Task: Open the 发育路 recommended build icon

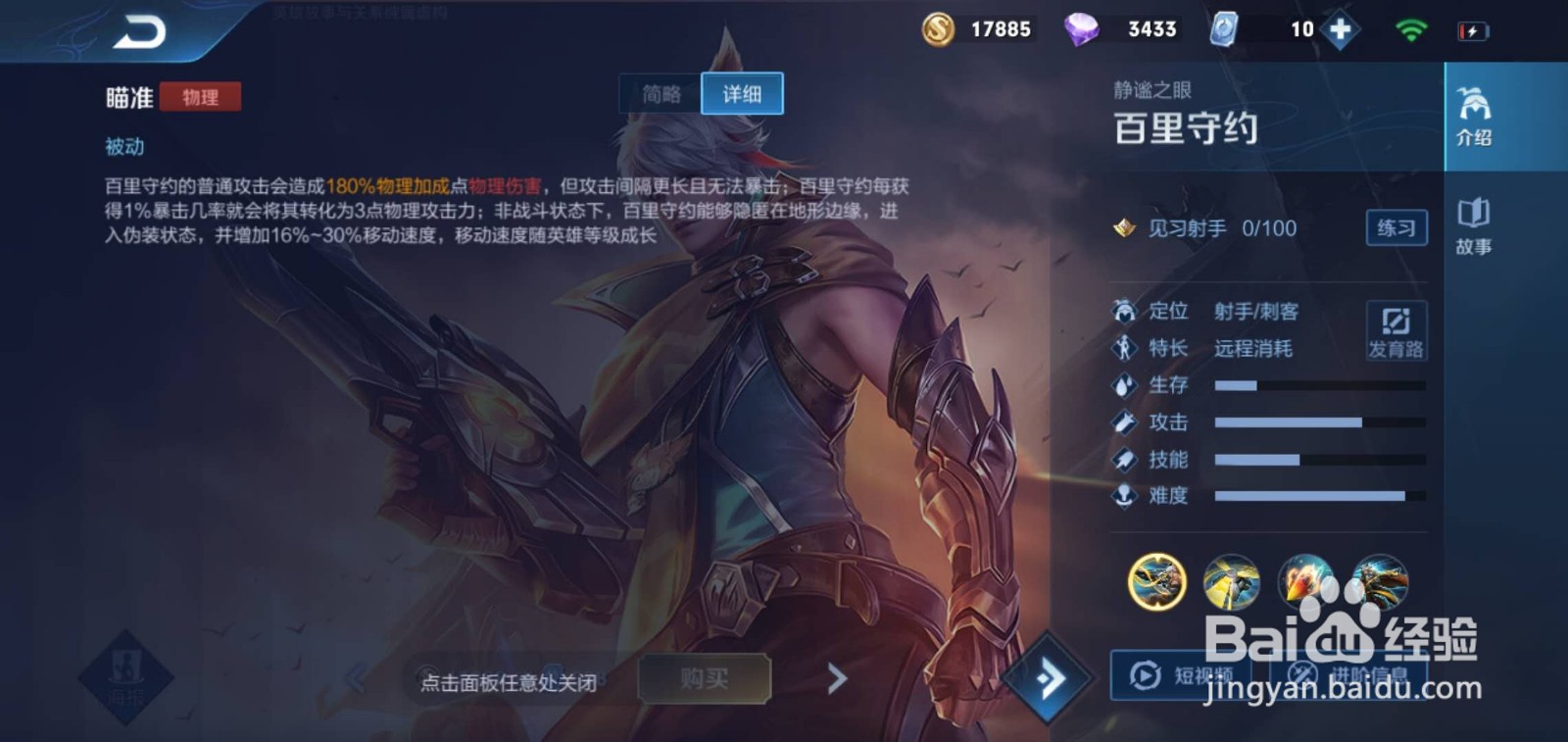Action: 1396,328
